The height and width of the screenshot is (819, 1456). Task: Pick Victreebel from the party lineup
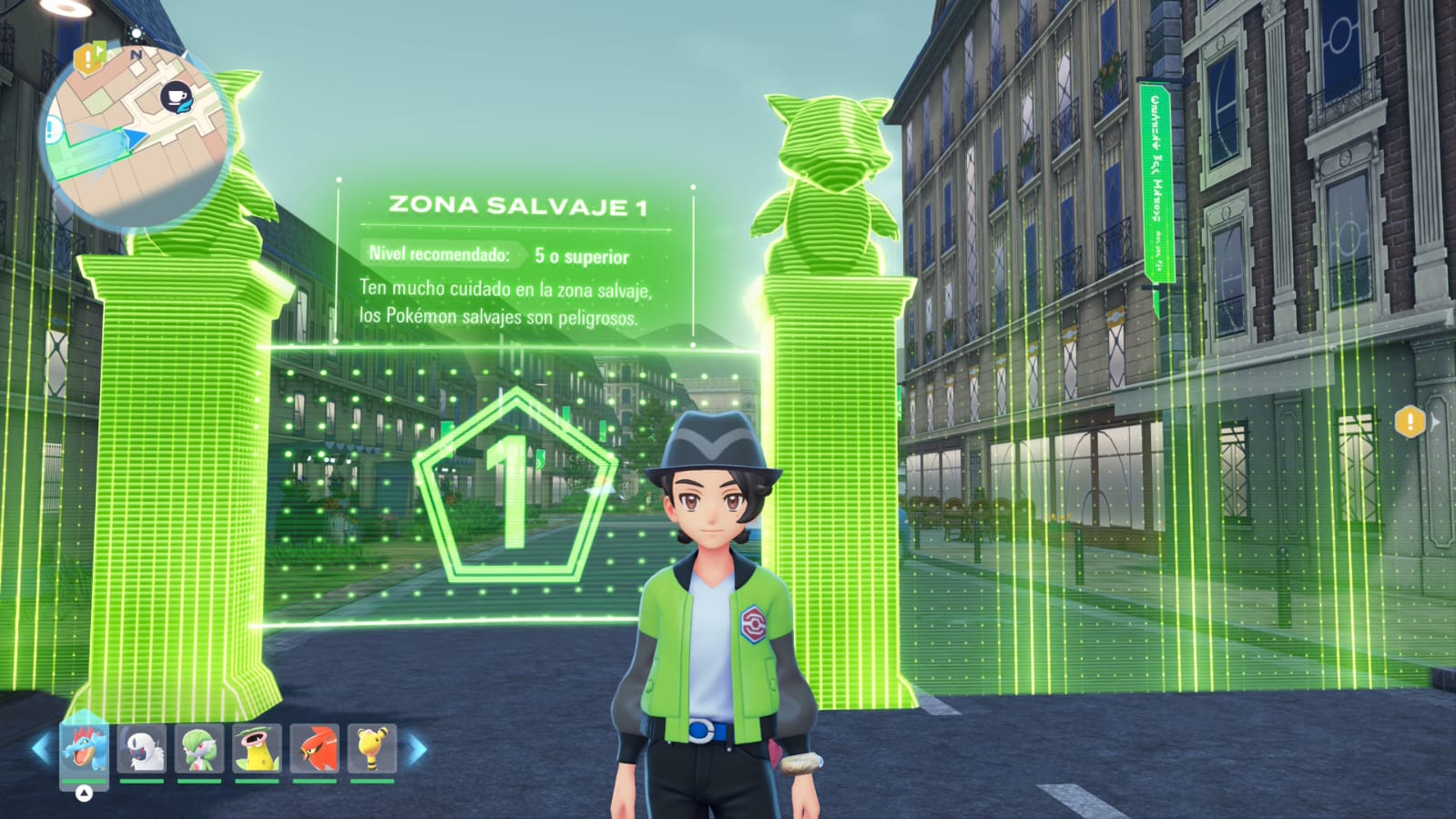[x=257, y=749]
